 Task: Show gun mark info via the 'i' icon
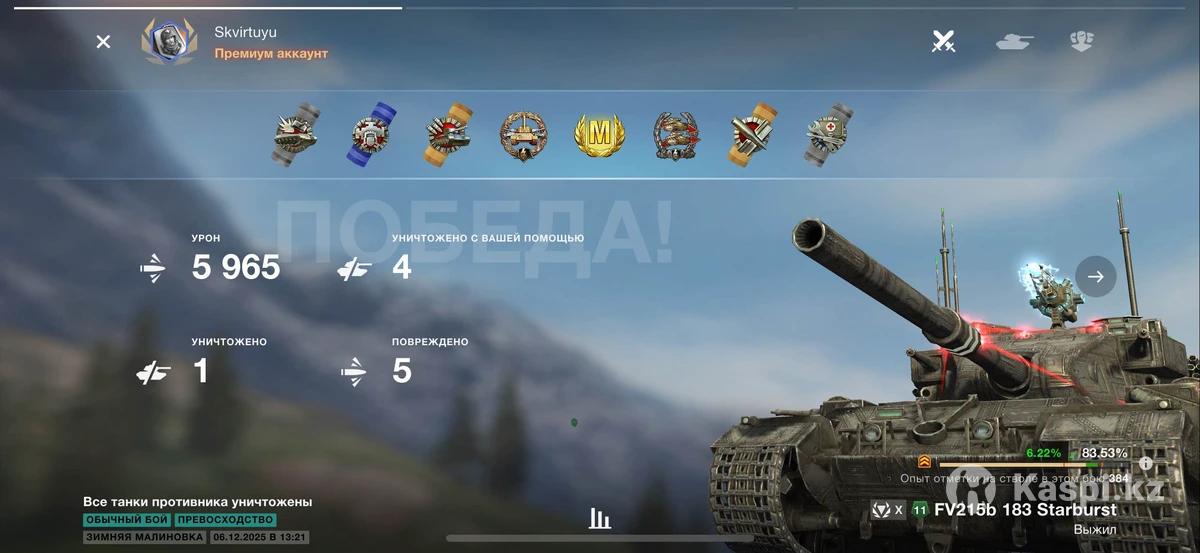click(x=1146, y=463)
